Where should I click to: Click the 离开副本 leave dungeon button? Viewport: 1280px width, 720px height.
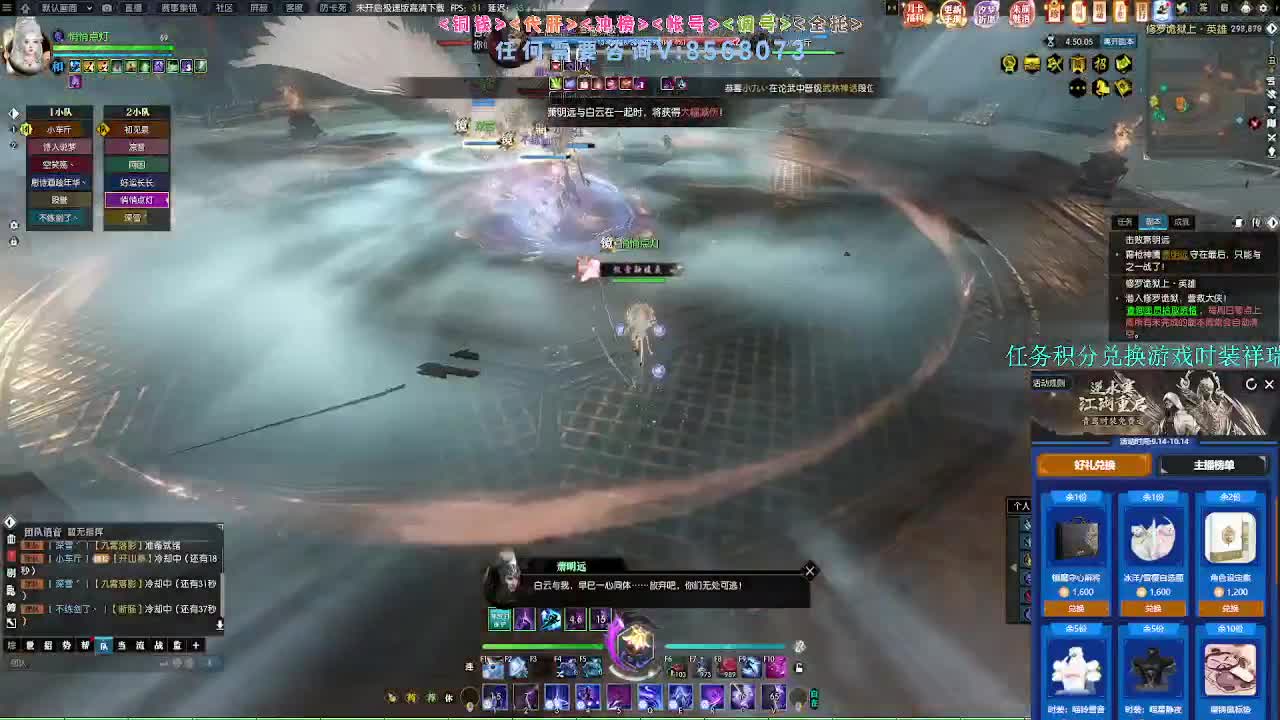pyautogui.click(x=1119, y=43)
